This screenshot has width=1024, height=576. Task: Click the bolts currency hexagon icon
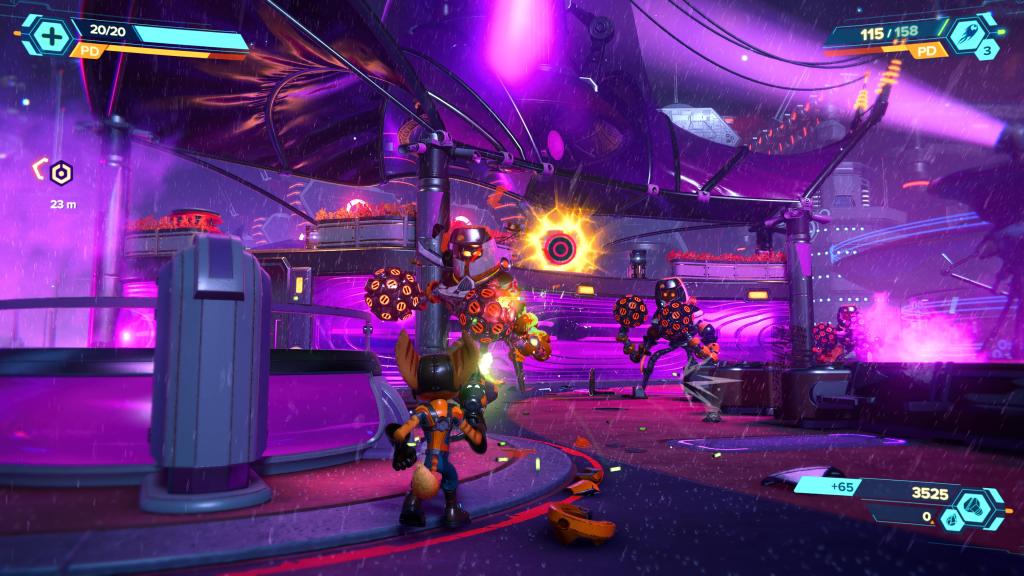pyautogui.click(x=974, y=507)
